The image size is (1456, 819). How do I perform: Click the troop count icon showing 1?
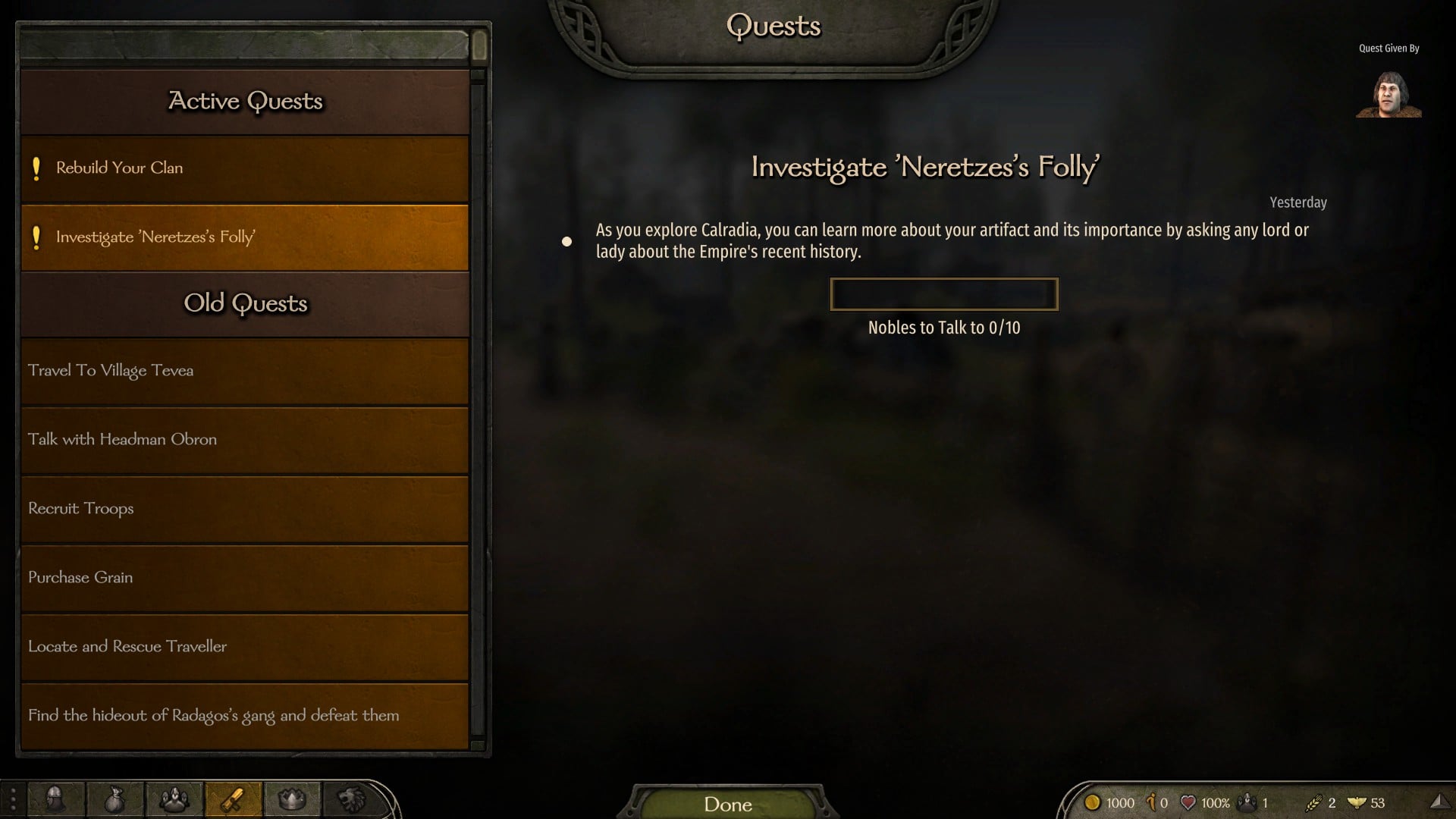[x=1247, y=802]
